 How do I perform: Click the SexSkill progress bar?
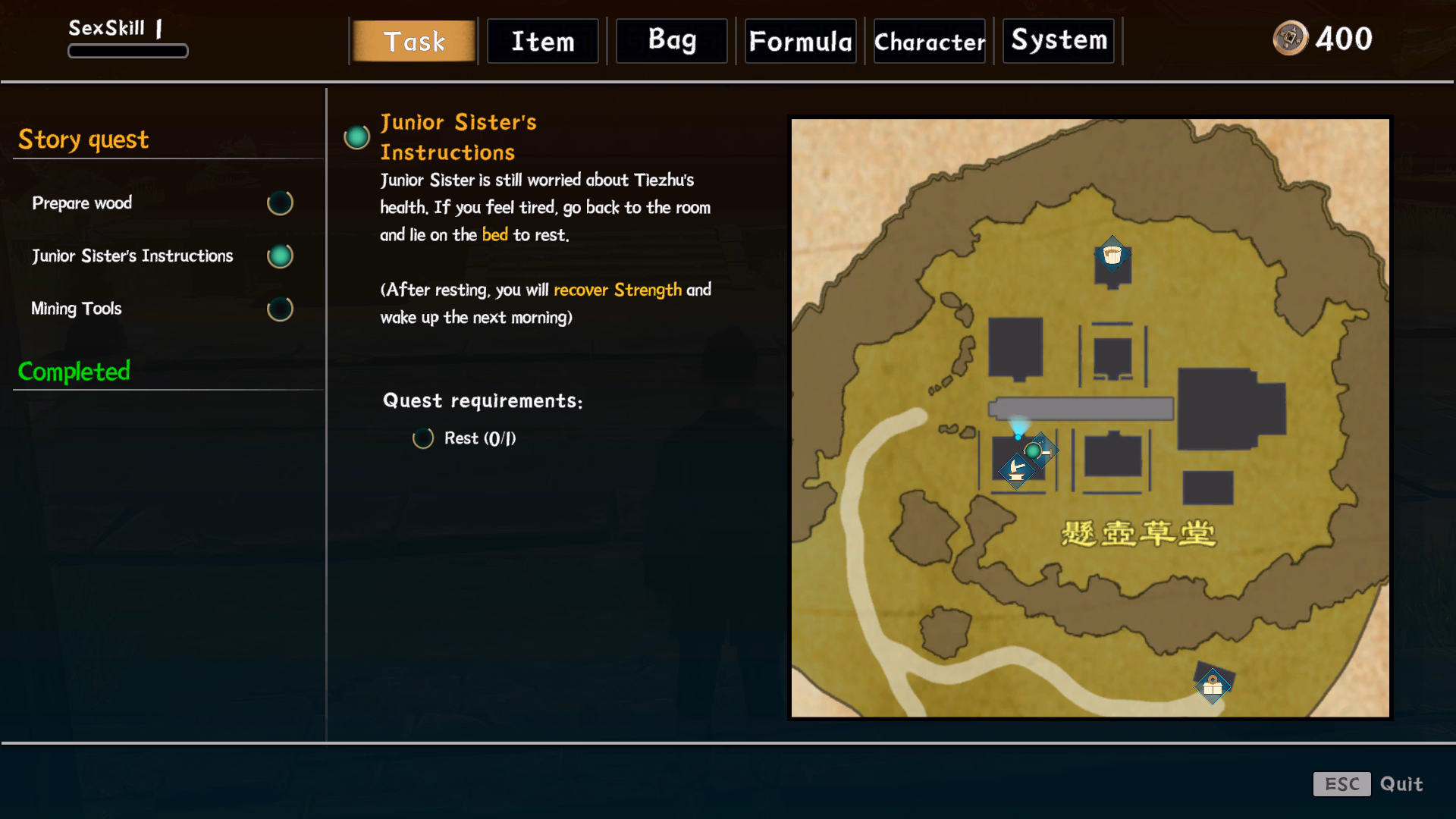click(127, 50)
